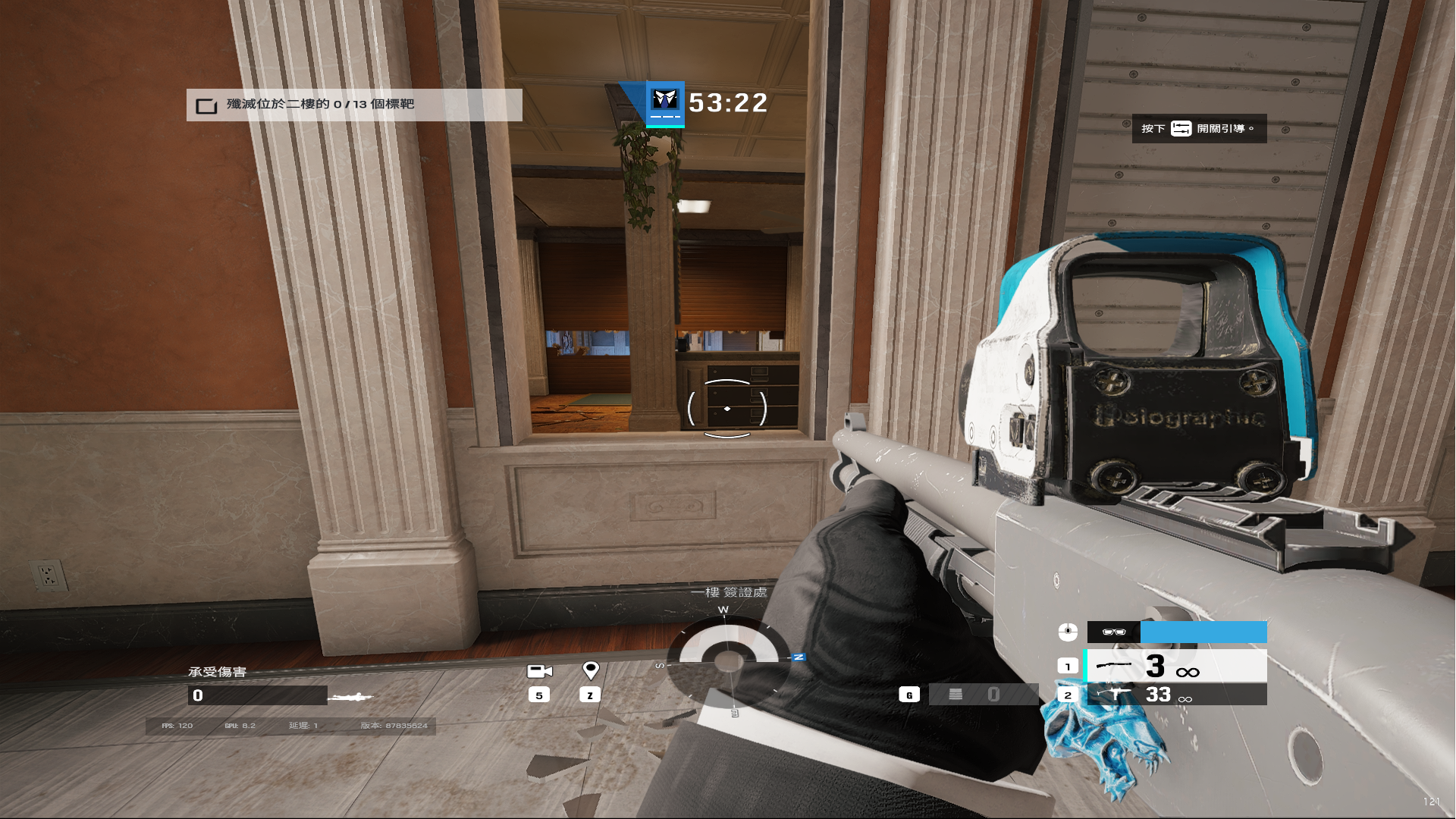The image size is (1456, 819).
Task: Click the eliminate targets objective tracker
Action: click(353, 105)
